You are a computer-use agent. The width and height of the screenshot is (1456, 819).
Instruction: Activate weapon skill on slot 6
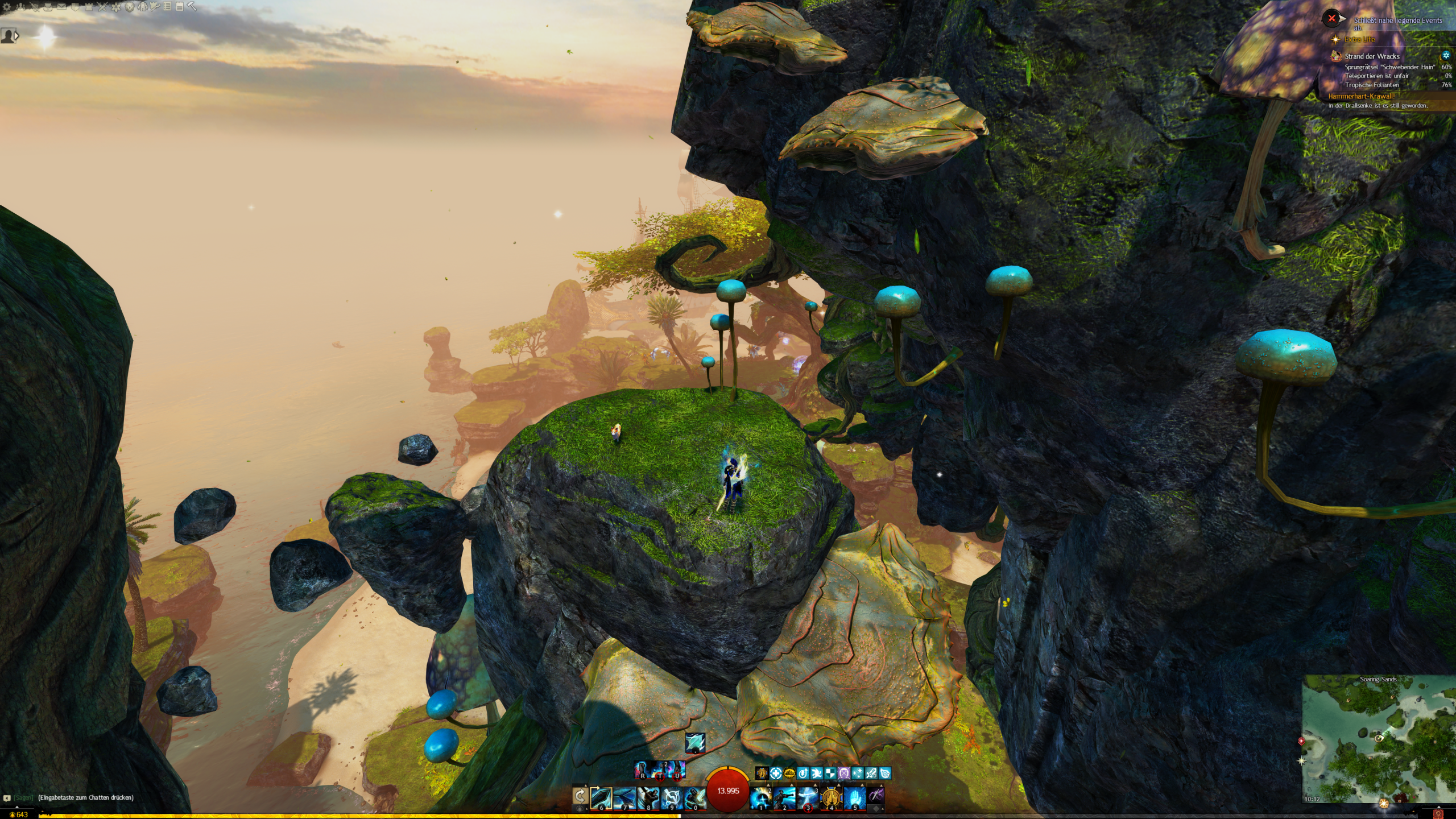(601, 797)
